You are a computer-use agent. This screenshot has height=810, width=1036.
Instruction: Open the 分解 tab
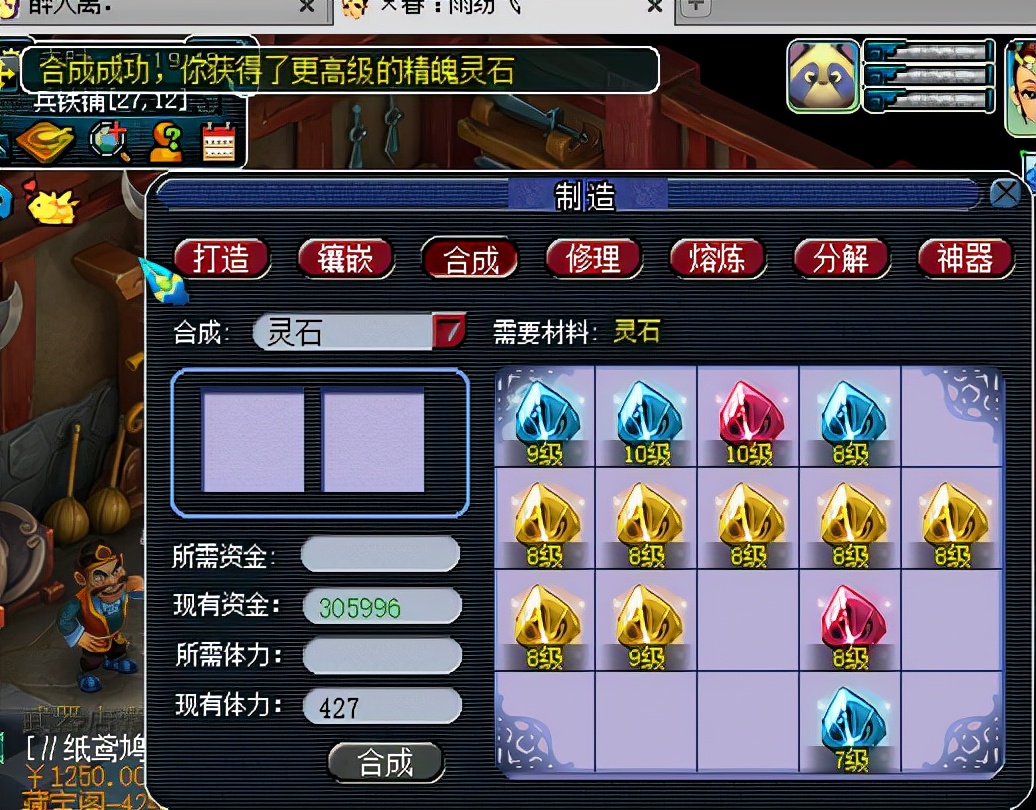841,259
